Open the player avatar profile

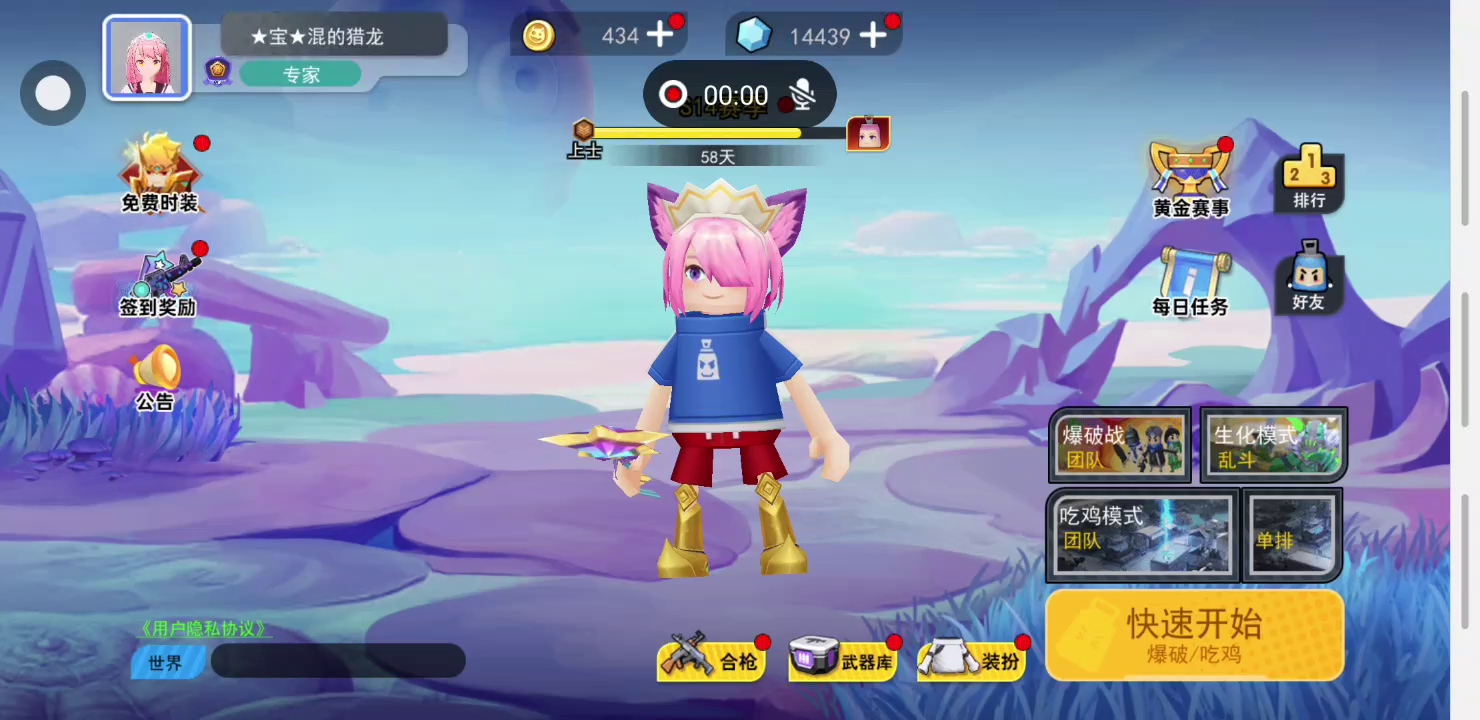click(x=147, y=58)
